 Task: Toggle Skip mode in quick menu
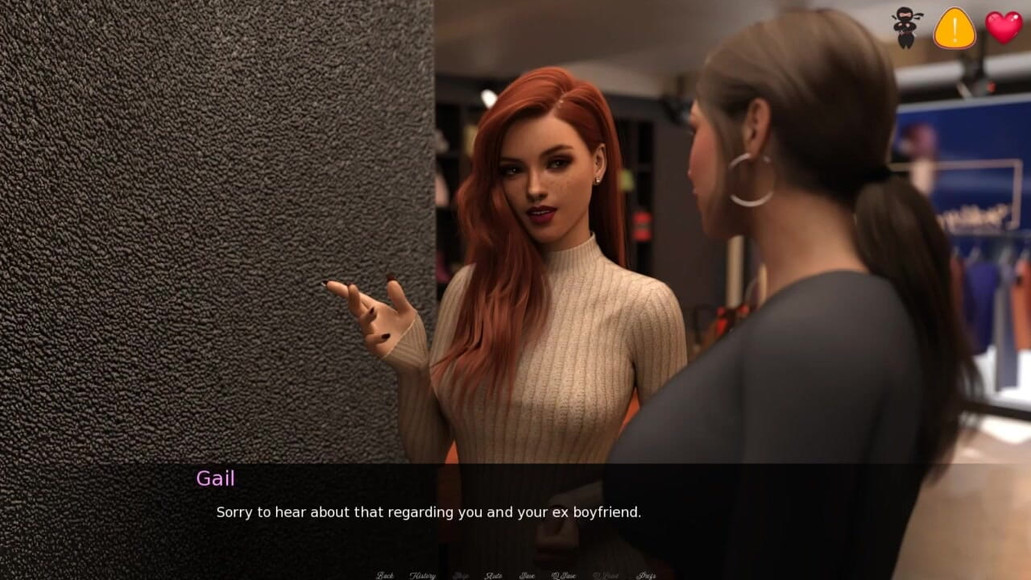pyautogui.click(x=460, y=575)
